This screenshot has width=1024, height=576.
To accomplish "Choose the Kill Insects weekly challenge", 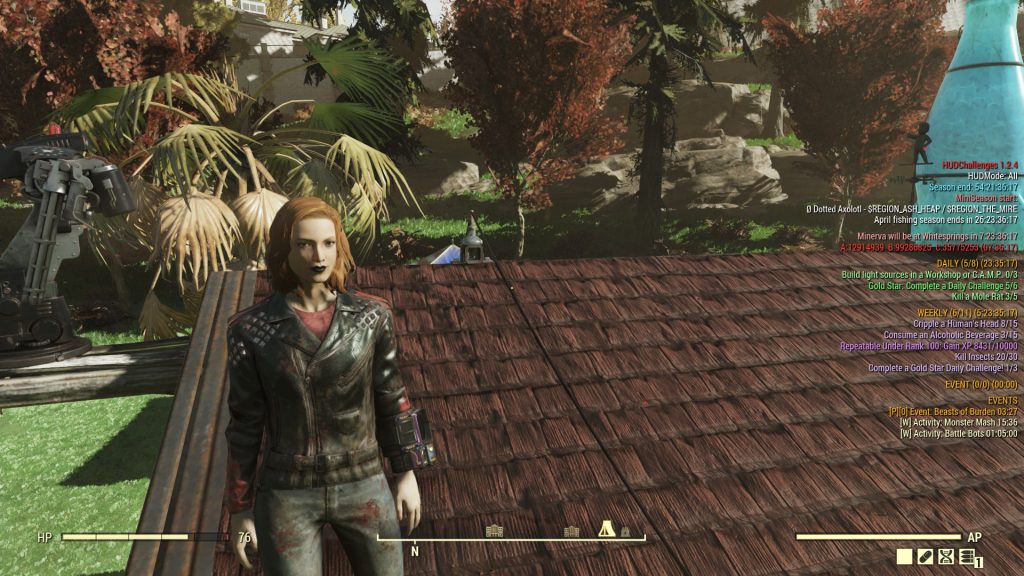I will 986,357.
